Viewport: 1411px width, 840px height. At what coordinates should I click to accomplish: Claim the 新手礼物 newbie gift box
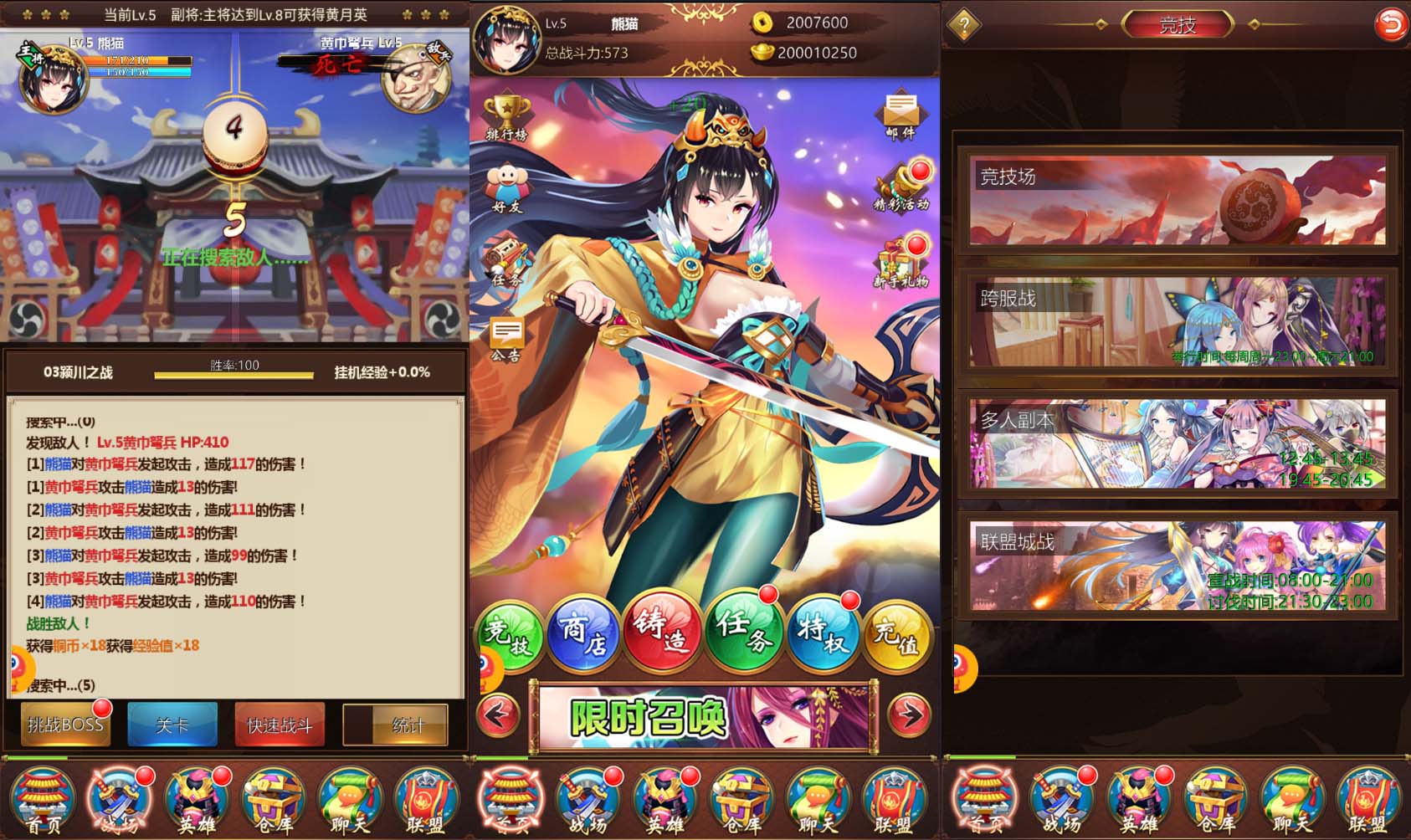pos(900,264)
